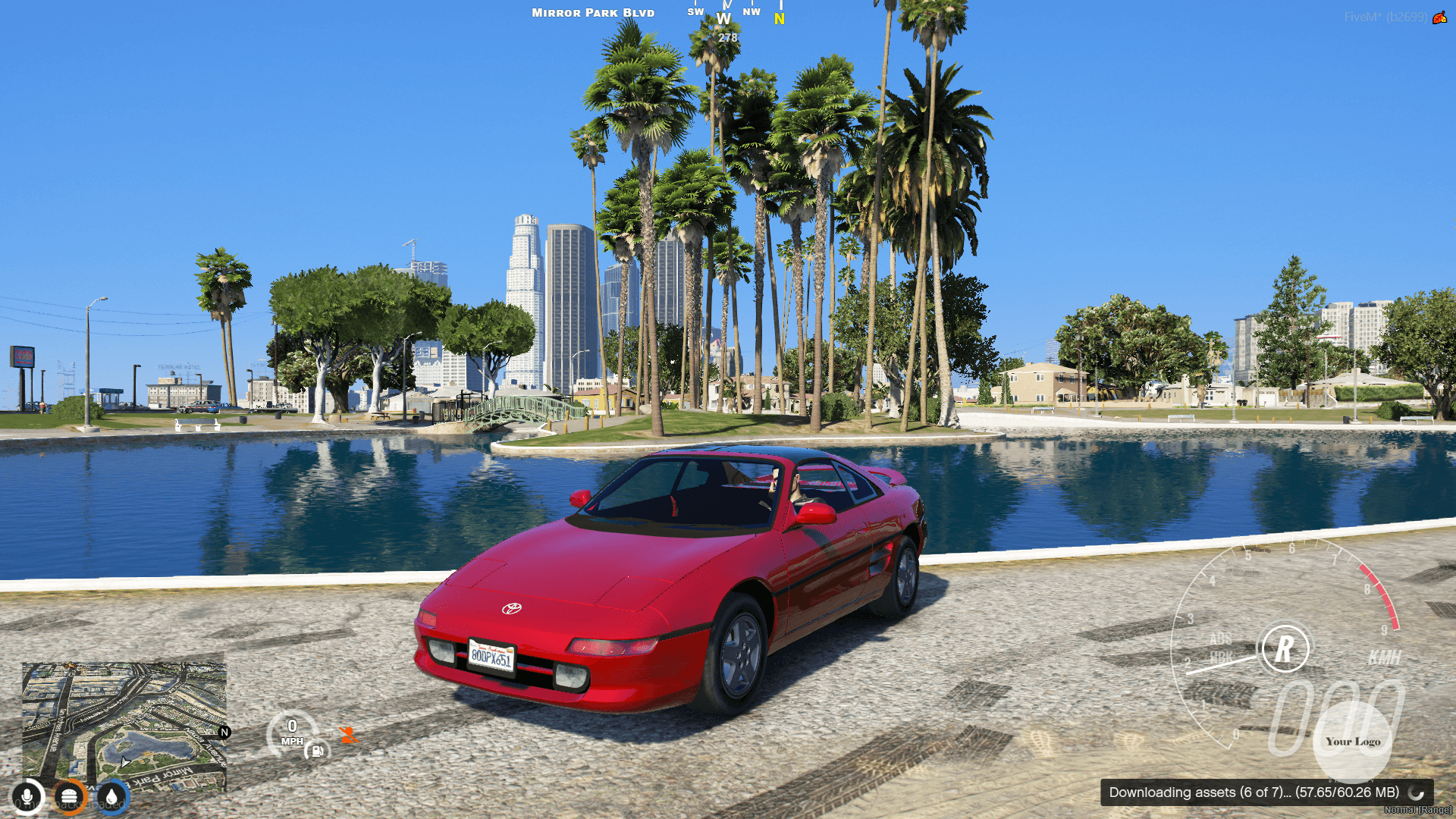Click the burger hunger status icon

pyautogui.click(x=69, y=795)
